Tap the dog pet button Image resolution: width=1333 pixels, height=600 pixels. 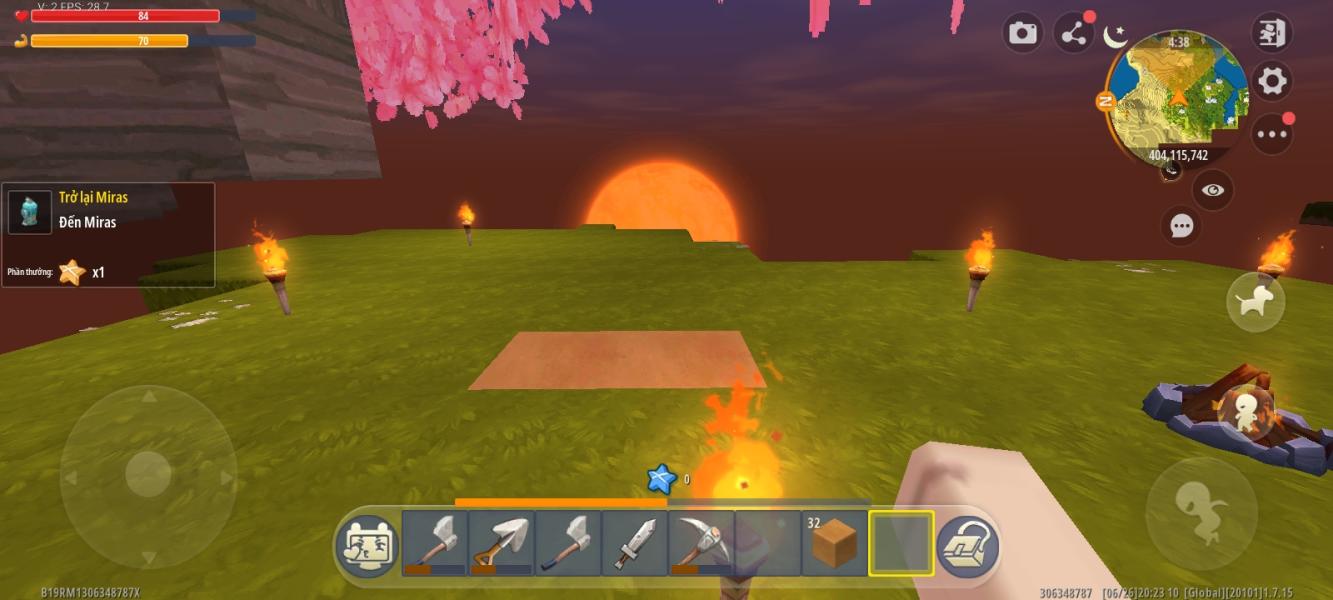(1255, 302)
